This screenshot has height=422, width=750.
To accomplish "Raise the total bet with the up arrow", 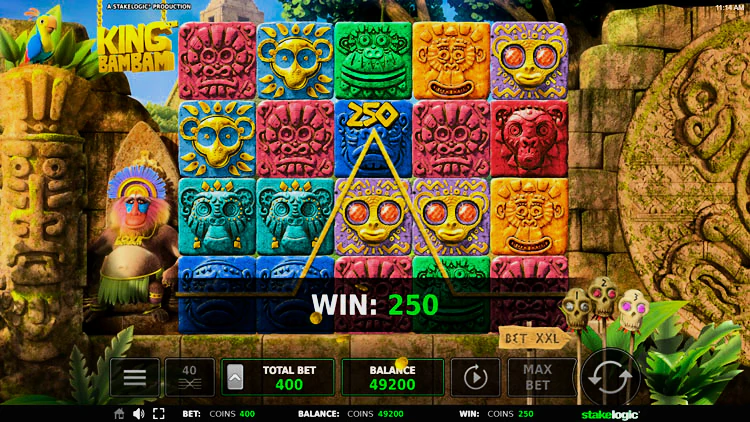I will pyautogui.click(x=235, y=377).
